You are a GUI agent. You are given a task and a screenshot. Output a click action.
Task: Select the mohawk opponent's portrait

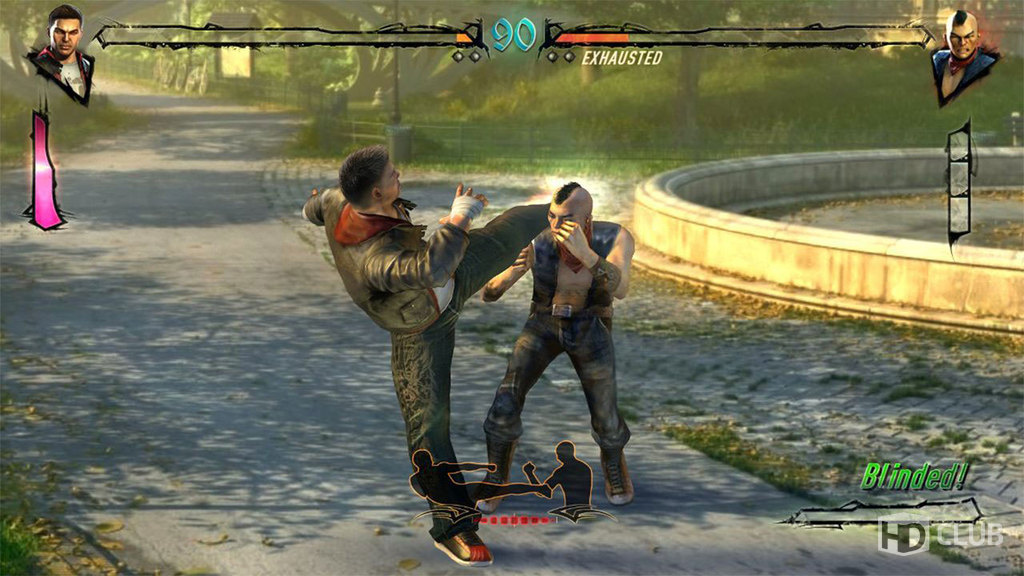(x=964, y=55)
